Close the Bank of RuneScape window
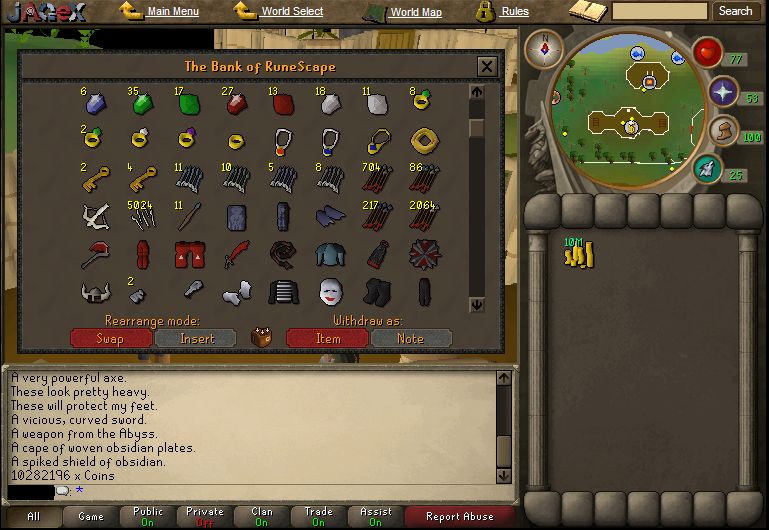769x530 pixels. pyautogui.click(x=487, y=67)
